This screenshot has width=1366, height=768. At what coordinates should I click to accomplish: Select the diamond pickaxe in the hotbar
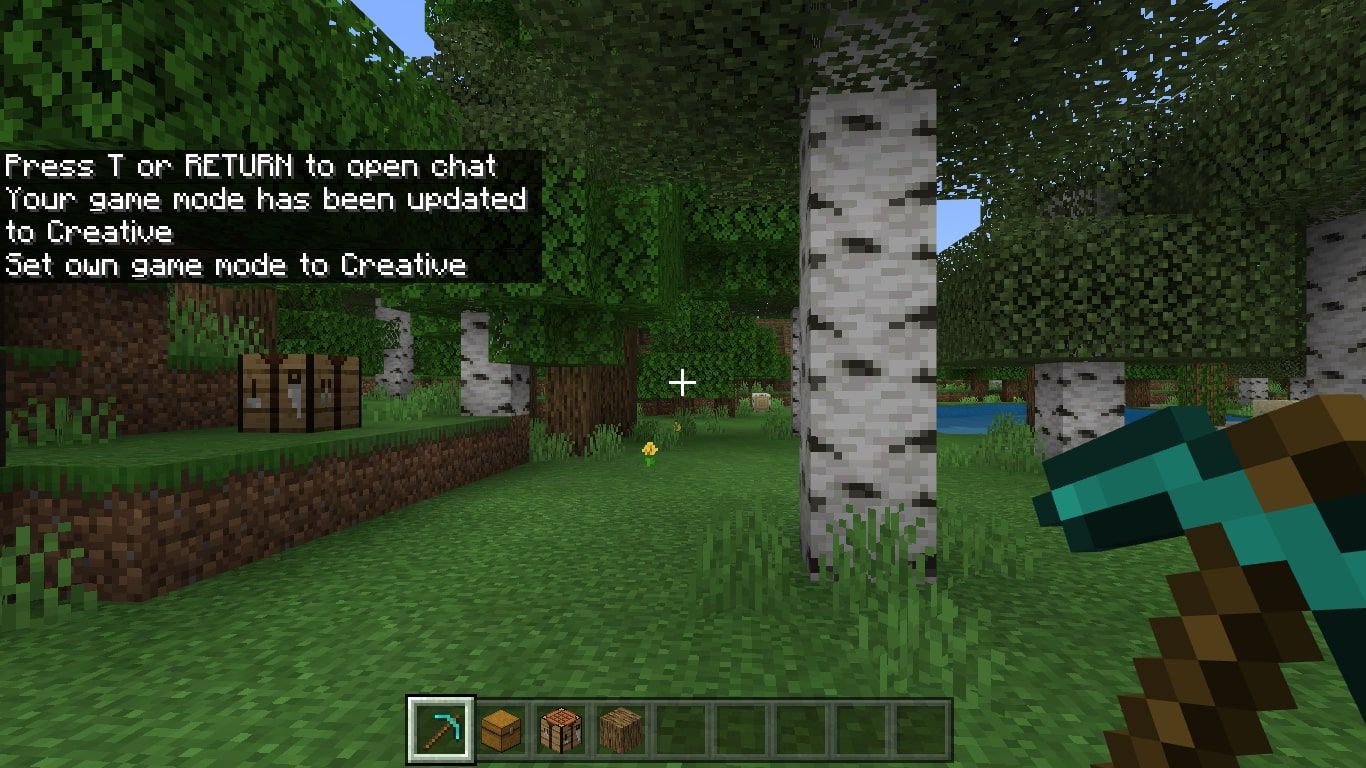(440, 730)
